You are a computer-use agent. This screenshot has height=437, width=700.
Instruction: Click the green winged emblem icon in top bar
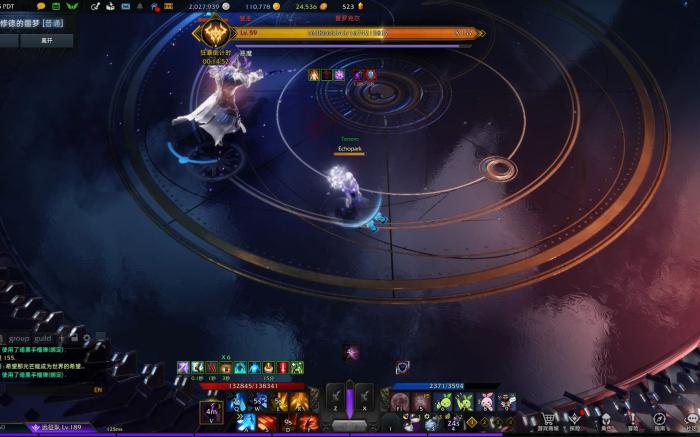point(72,6)
